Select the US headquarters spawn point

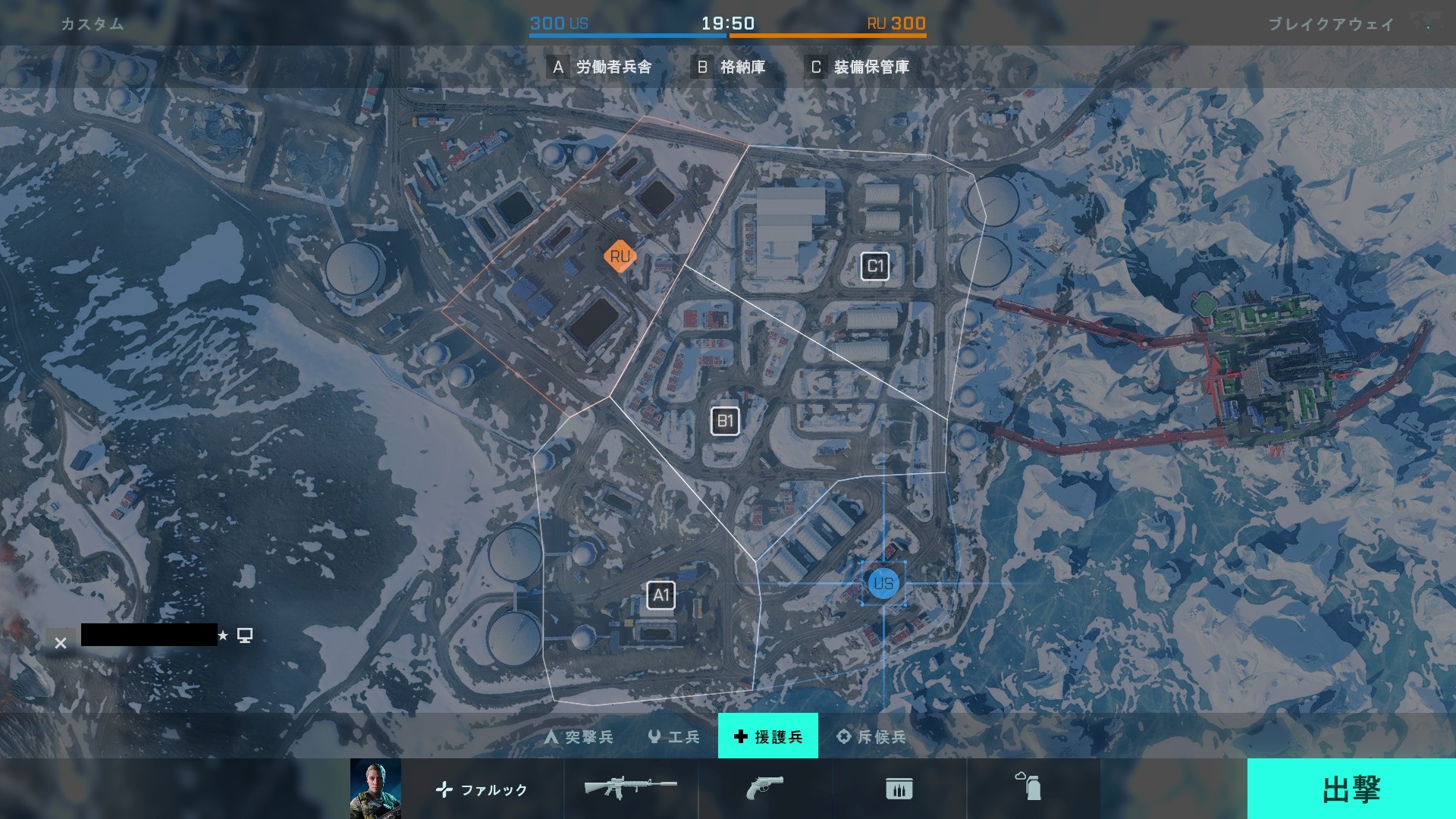pyautogui.click(x=883, y=583)
